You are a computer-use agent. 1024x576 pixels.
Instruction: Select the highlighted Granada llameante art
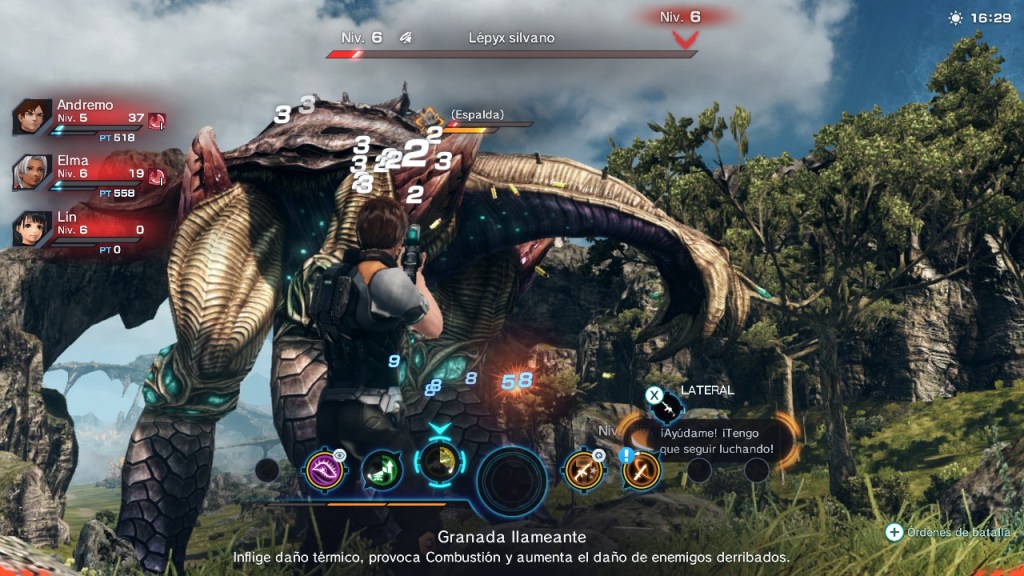tap(437, 465)
